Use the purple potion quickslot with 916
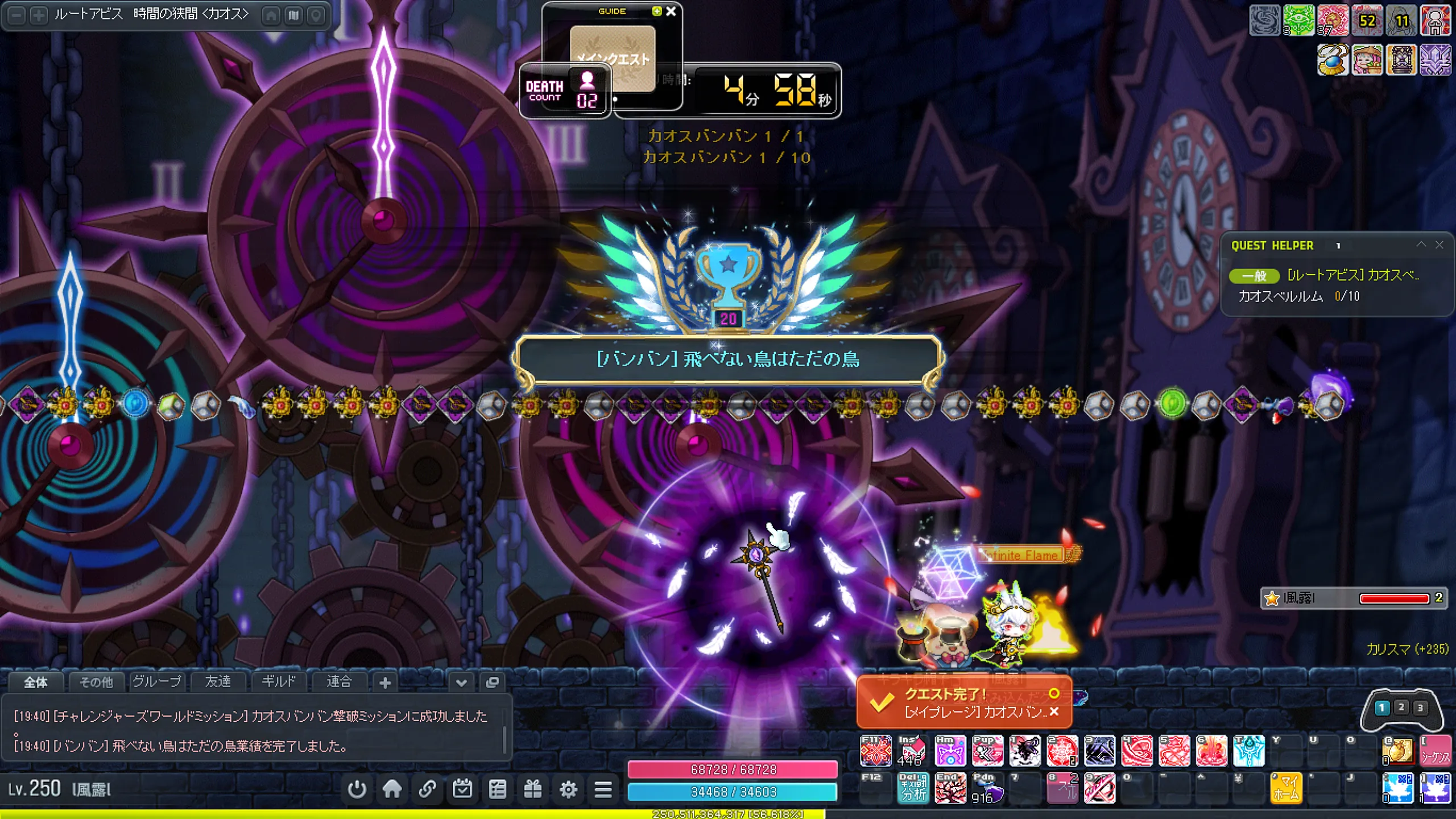The height and width of the screenshot is (819, 1456). click(x=987, y=788)
